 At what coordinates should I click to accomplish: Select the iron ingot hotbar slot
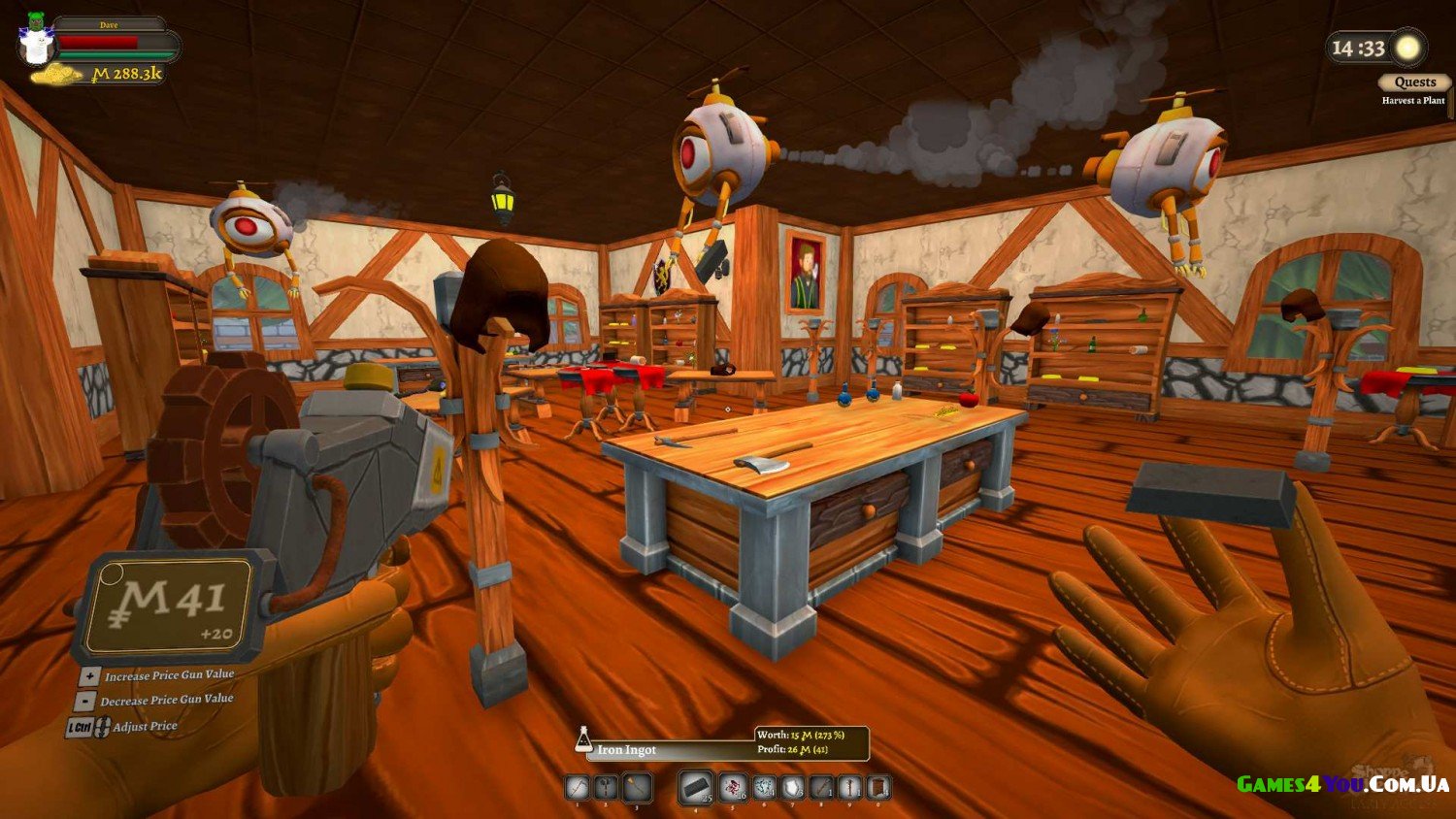tap(695, 787)
